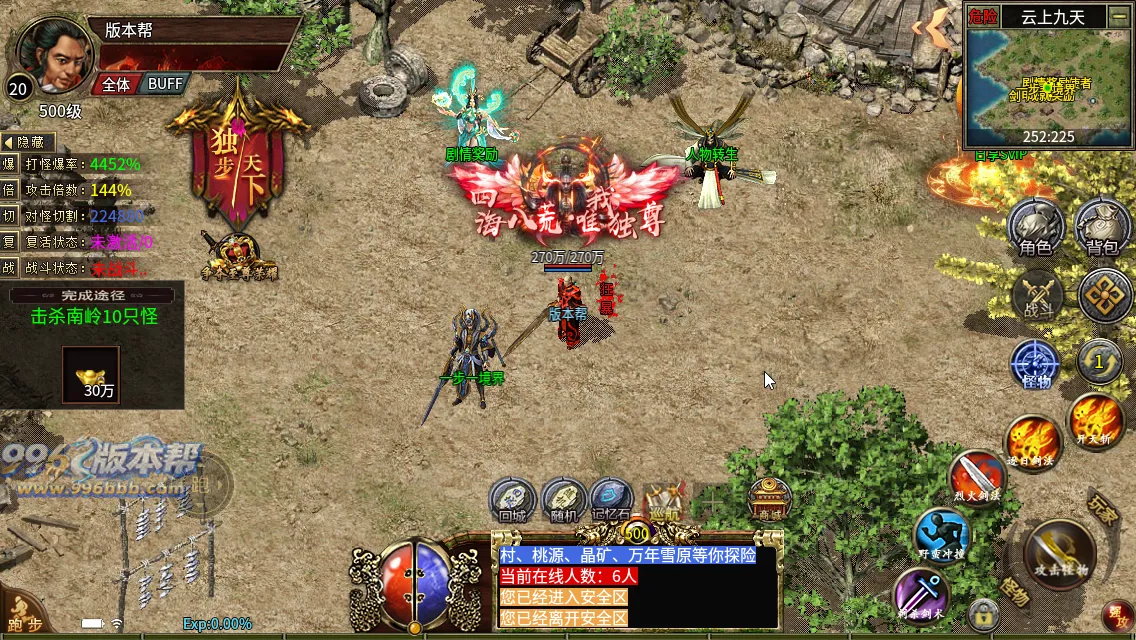The image size is (1136, 640).
Task: Select the 怪物 target-lock icon
Action: pyautogui.click(x=1035, y=364)
